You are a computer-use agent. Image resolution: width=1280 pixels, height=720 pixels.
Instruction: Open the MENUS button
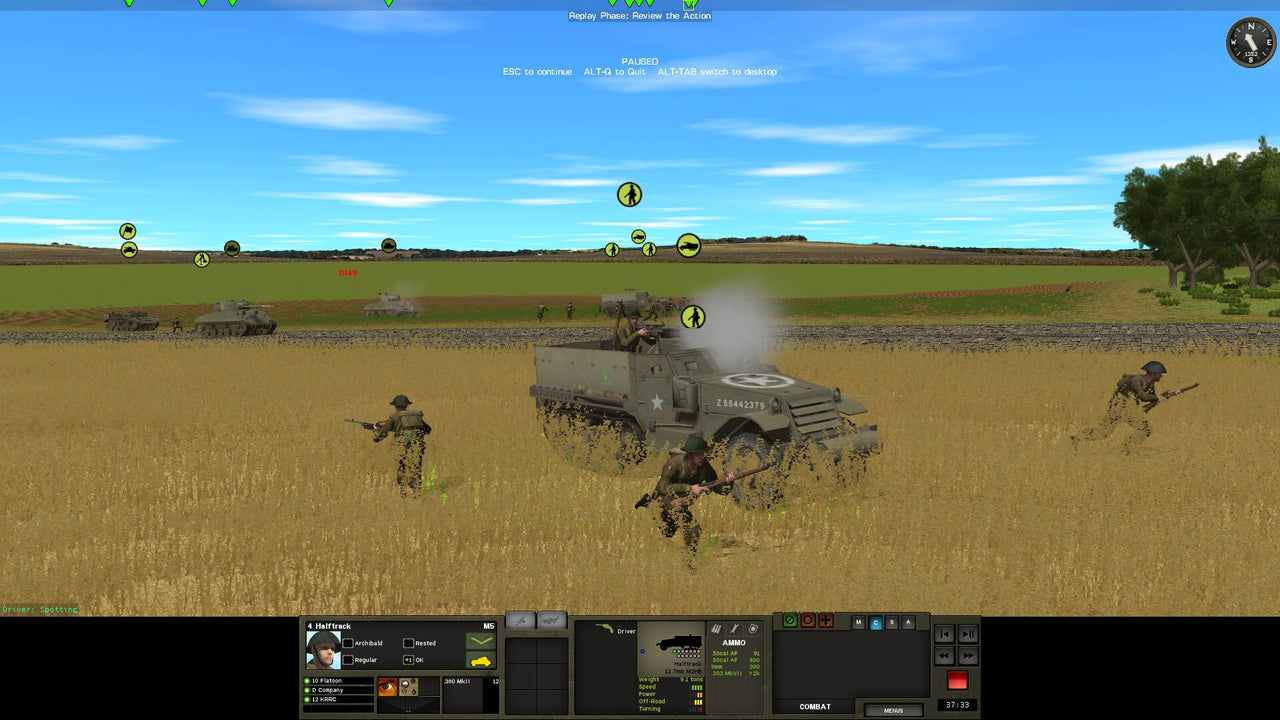tap(894, 710)
